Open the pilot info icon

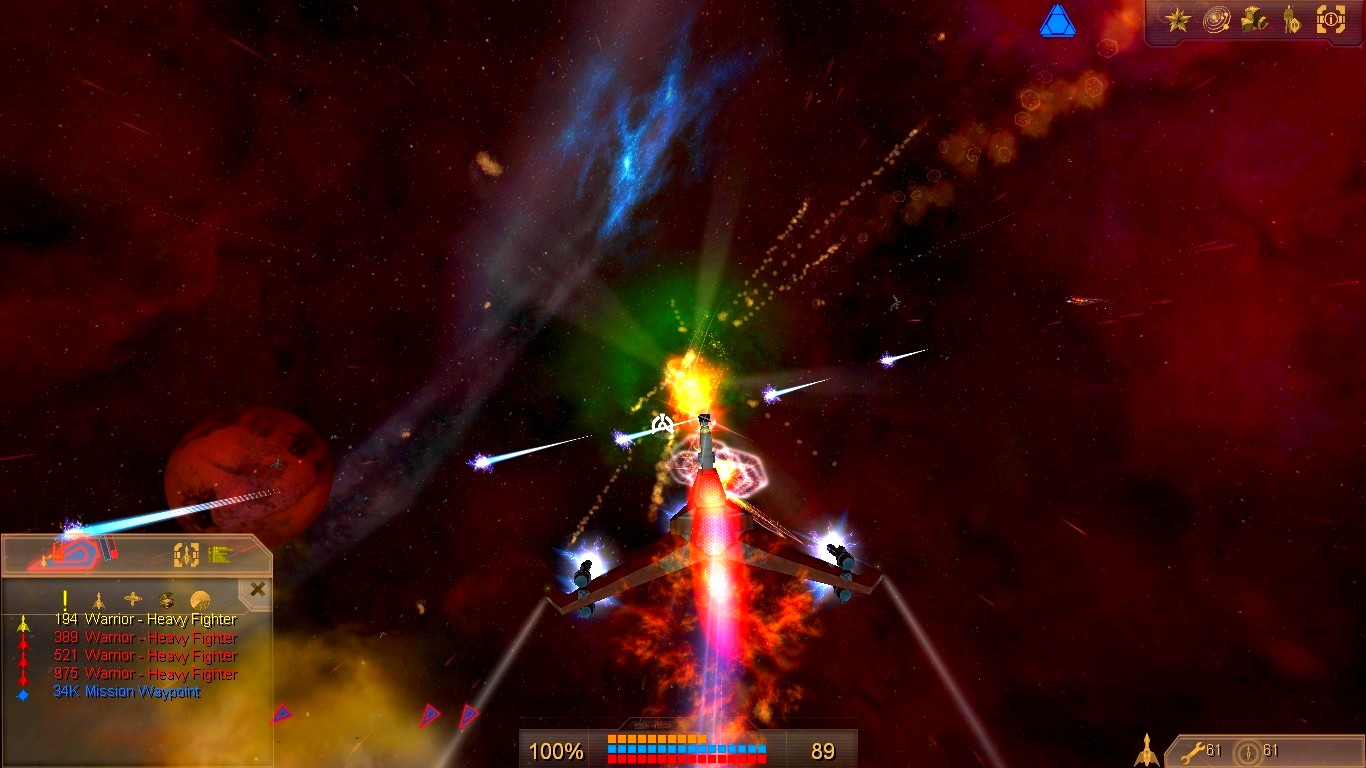click(1292, 19)
